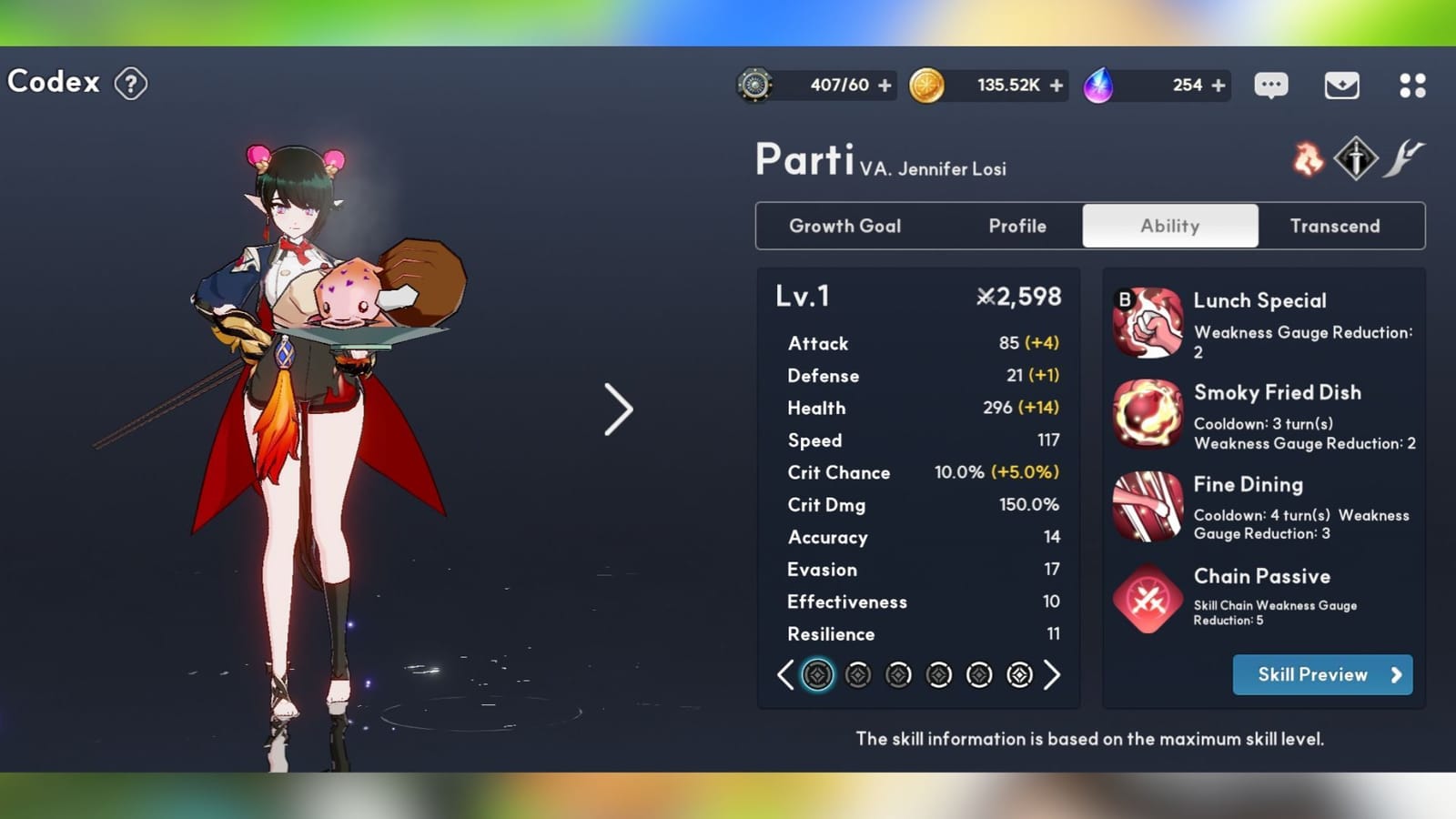The width and height of the screenshot is (1456, 819).
Task: Click the sword class icon near Parti's name
Action: 1354,157
